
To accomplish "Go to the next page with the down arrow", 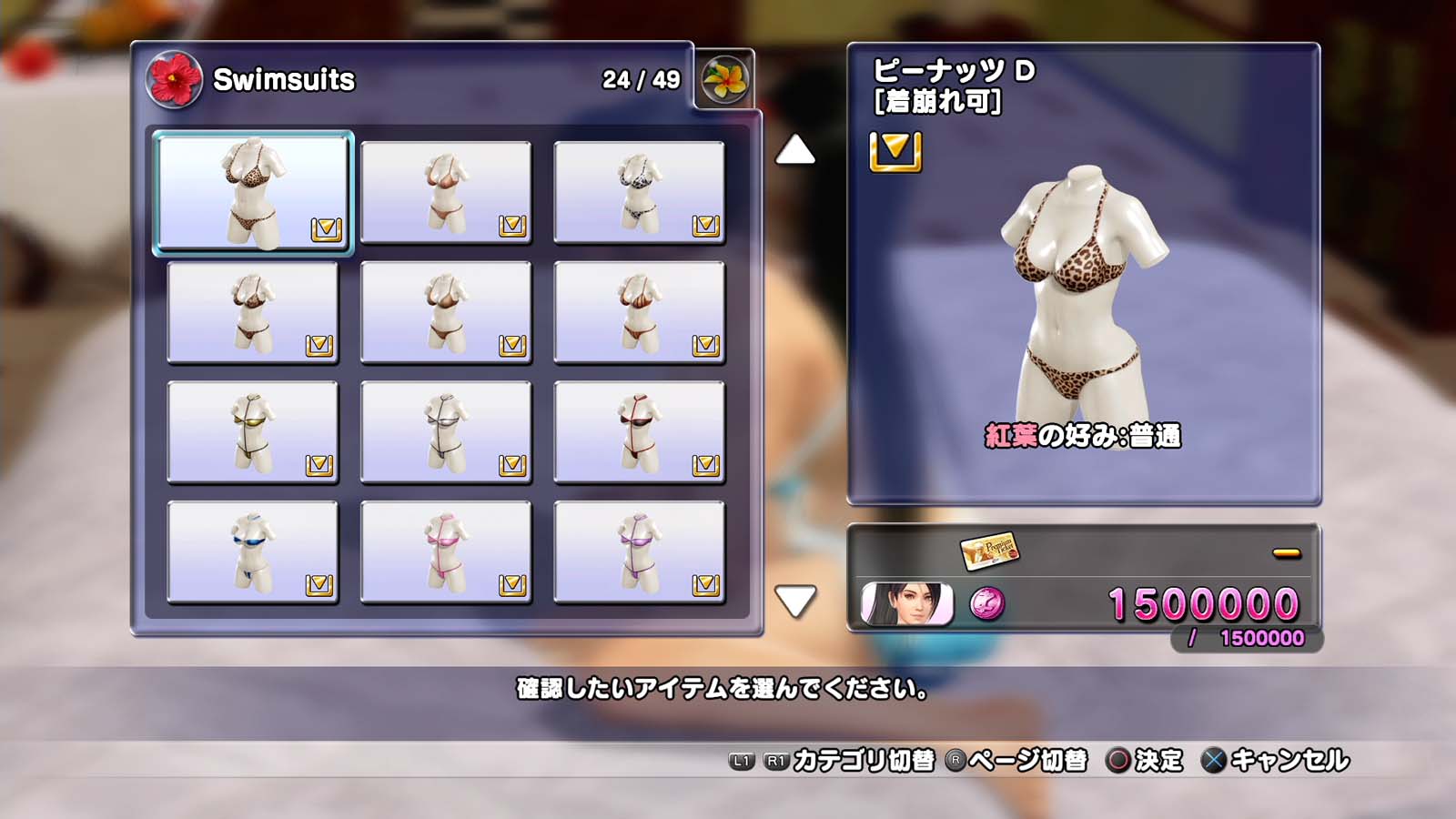I will [794, 601].
